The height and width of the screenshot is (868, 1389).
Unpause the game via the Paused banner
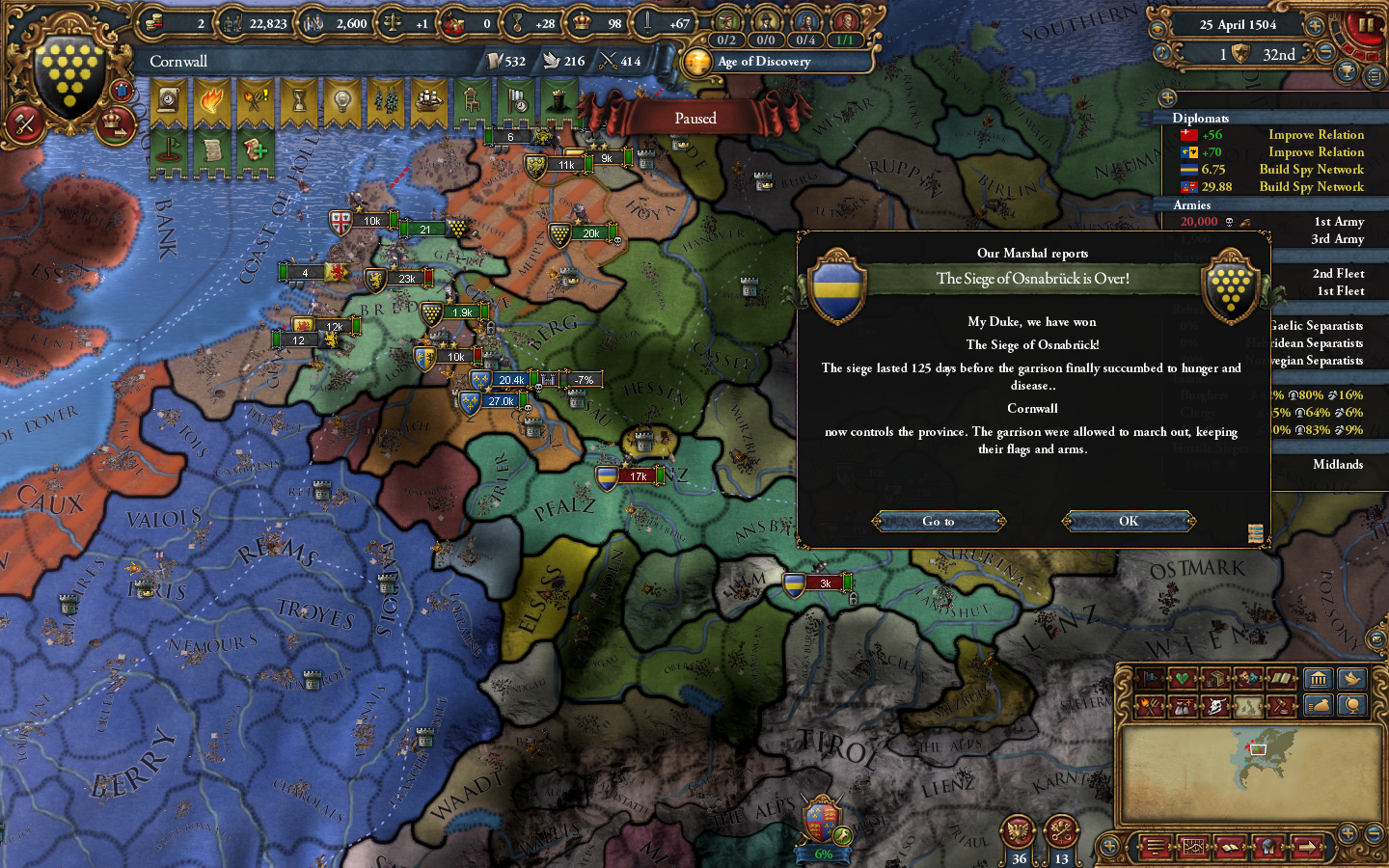pos(694,118)
